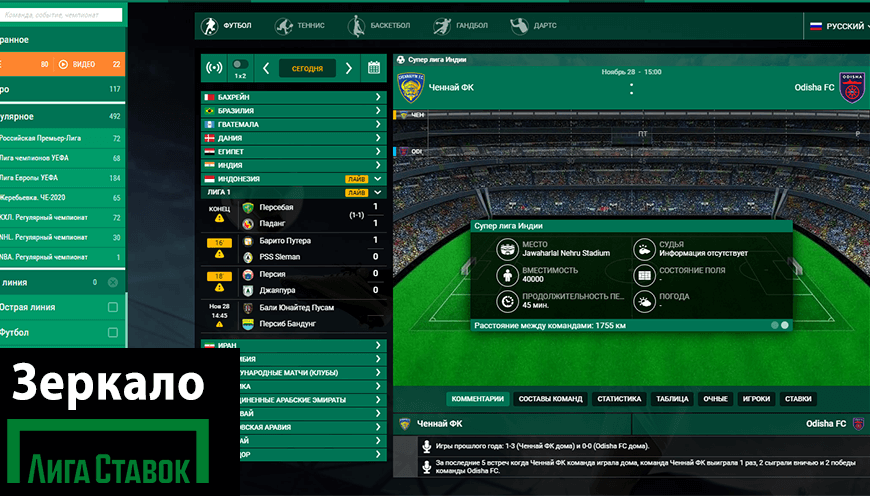Tick the Острая линия checkbox
870x496 pixels.
(113, 307)
